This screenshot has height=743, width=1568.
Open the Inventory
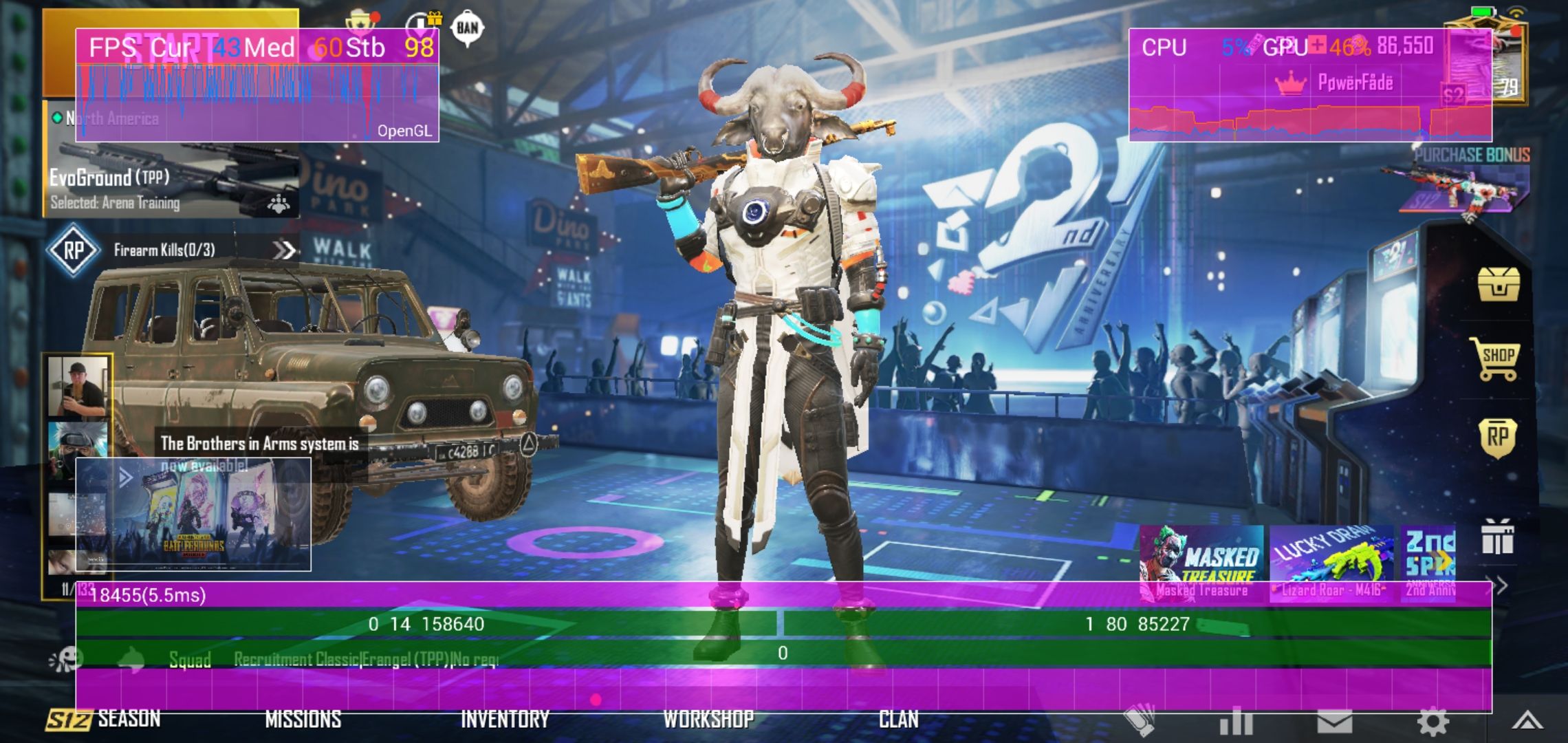(505, 720)
